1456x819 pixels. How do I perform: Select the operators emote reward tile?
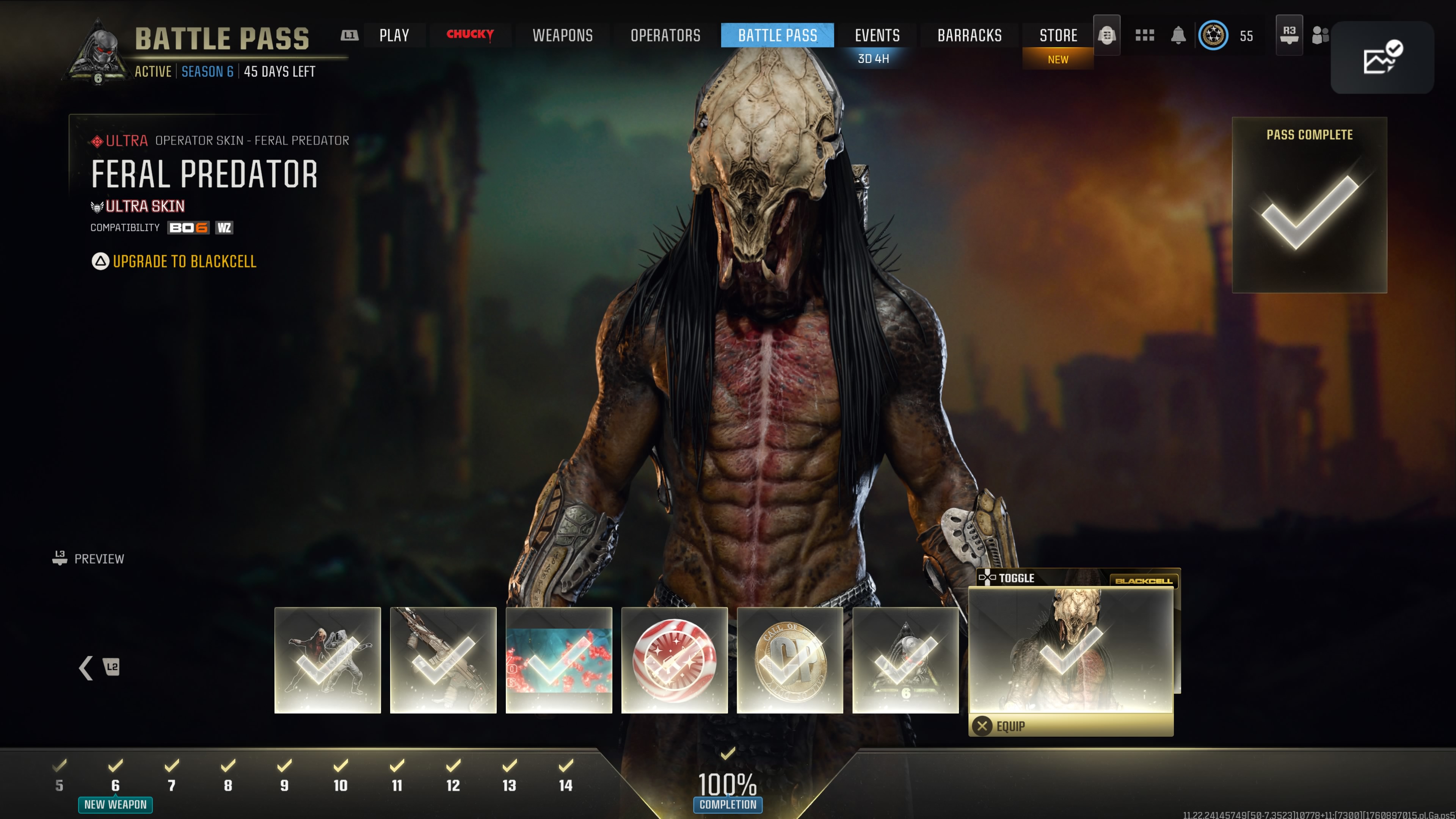coord(328,660)
